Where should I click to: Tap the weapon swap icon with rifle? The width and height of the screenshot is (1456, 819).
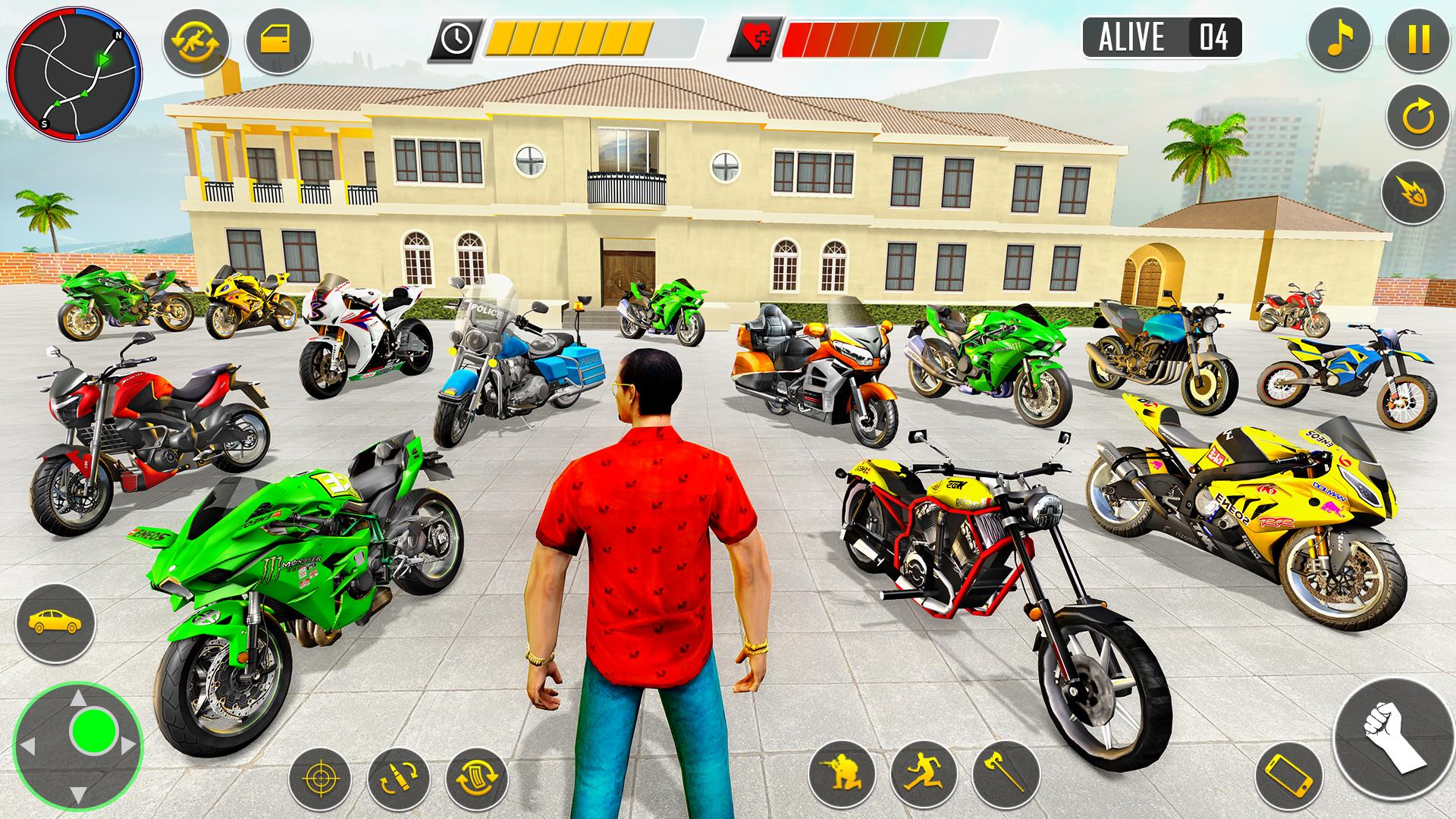click(195, 41)
